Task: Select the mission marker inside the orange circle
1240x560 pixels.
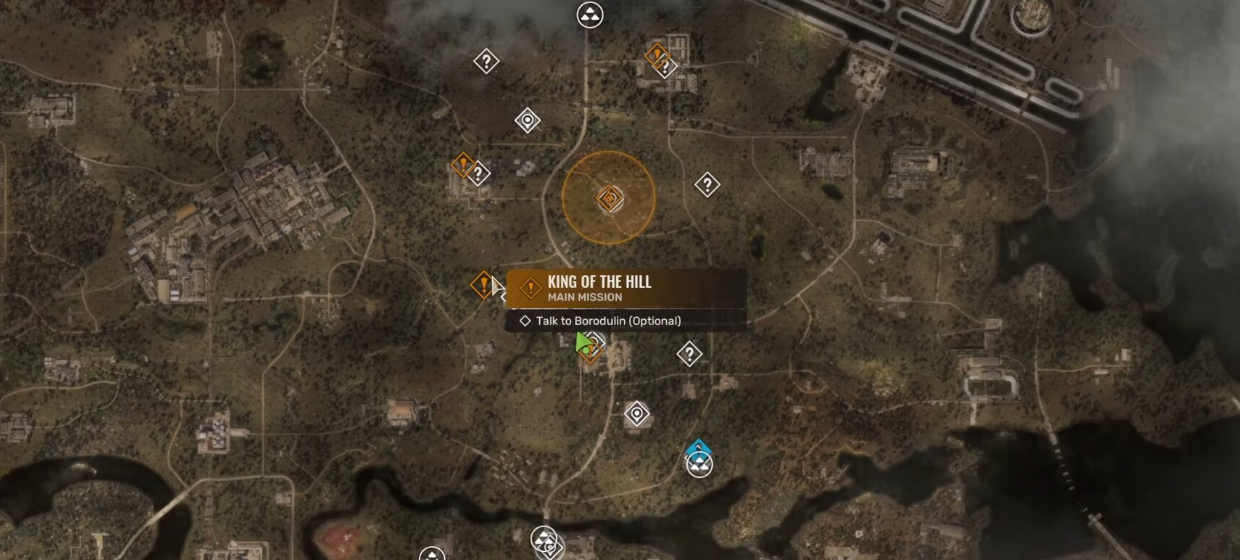Action: point(608,199)
